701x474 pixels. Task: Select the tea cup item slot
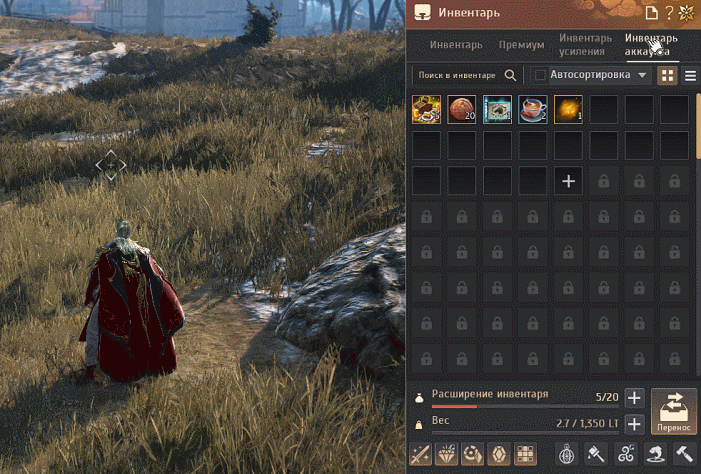[x=533, y=109]
